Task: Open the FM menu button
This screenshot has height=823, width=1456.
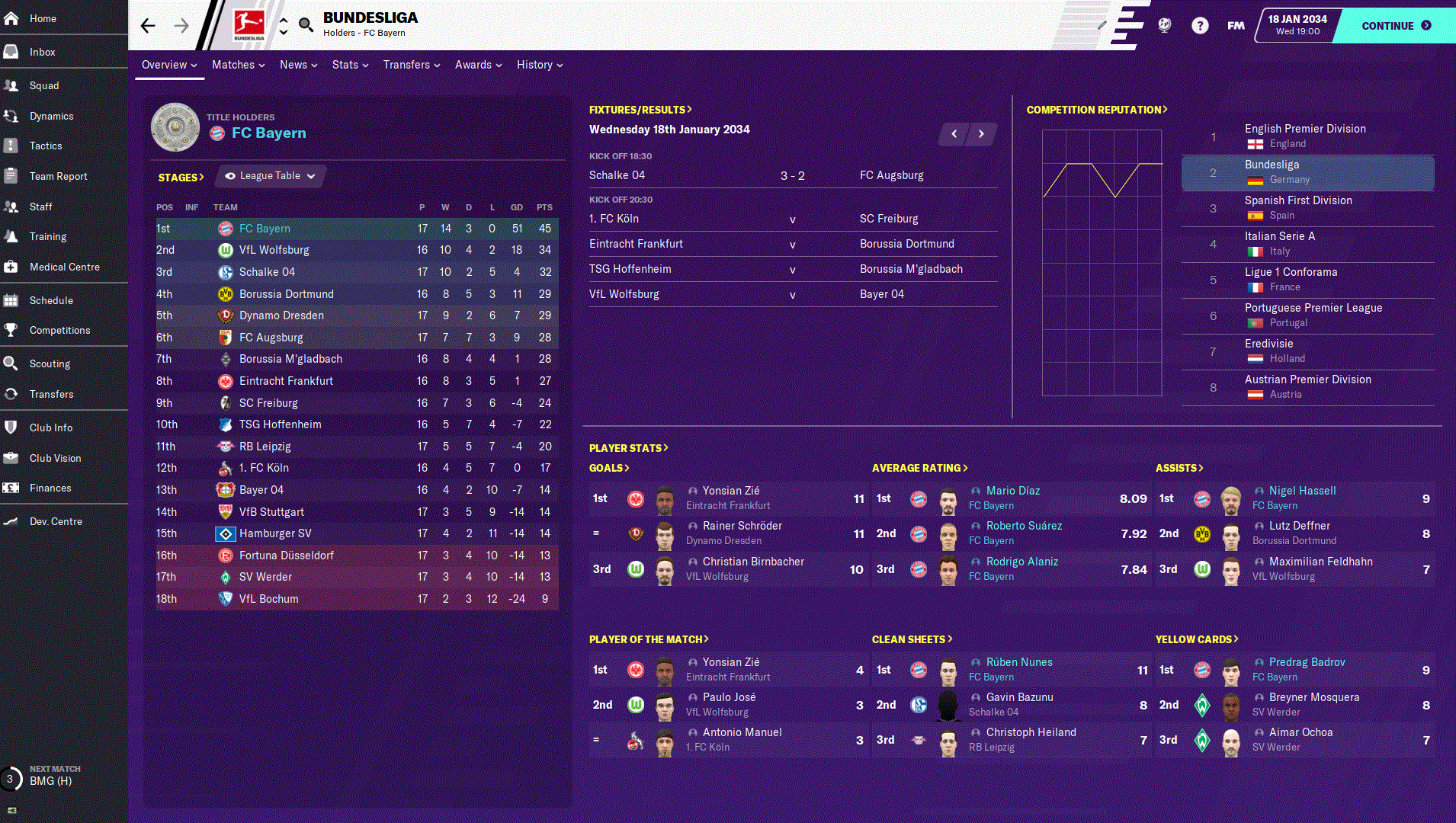Action: click(1236, 26)
